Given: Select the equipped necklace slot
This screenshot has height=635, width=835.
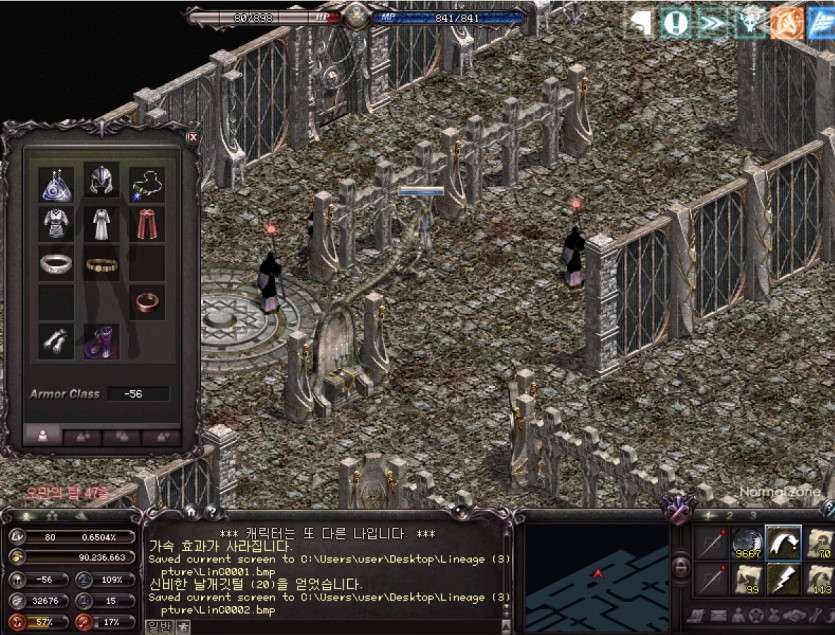Looking at the screenshot, I should [147, 182].
